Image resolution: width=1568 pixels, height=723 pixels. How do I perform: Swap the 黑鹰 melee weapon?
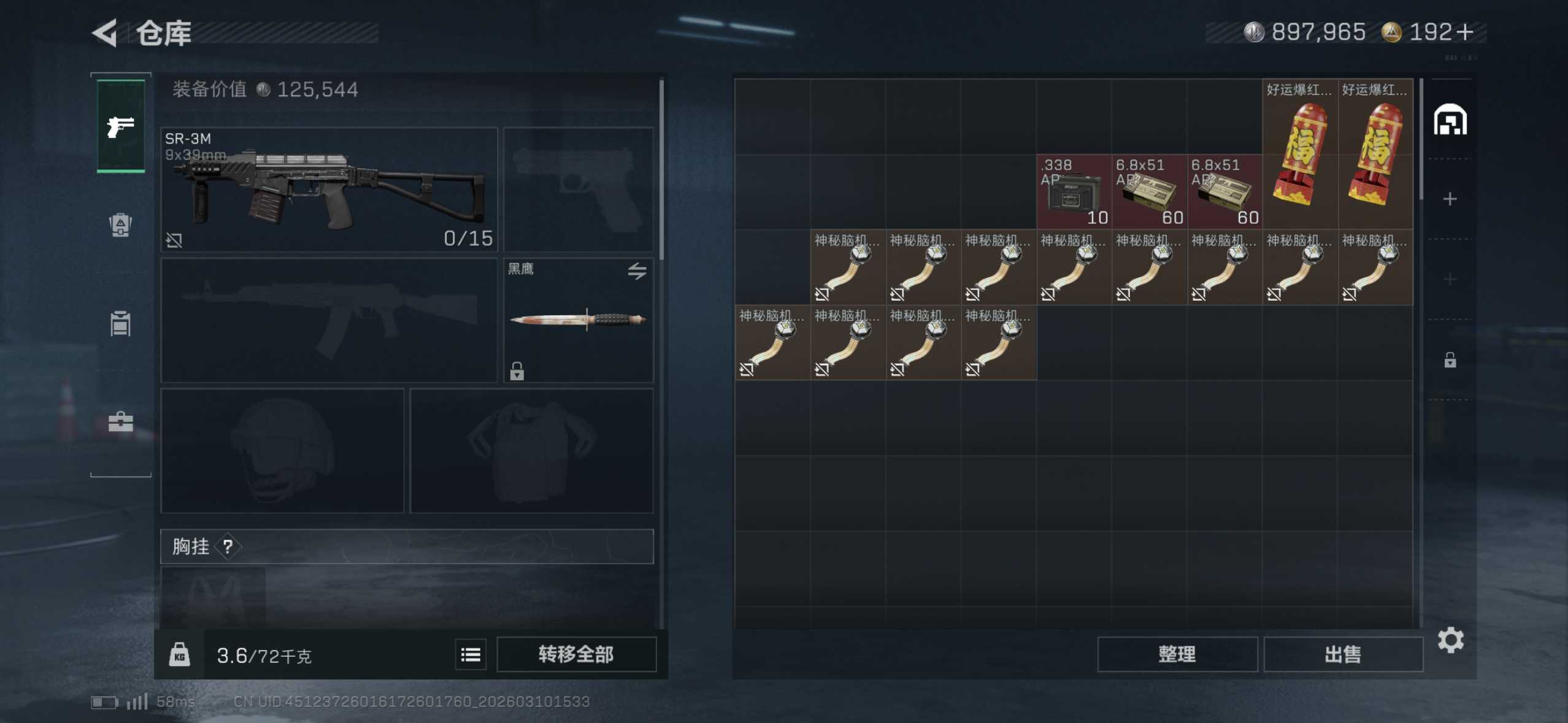637,270
